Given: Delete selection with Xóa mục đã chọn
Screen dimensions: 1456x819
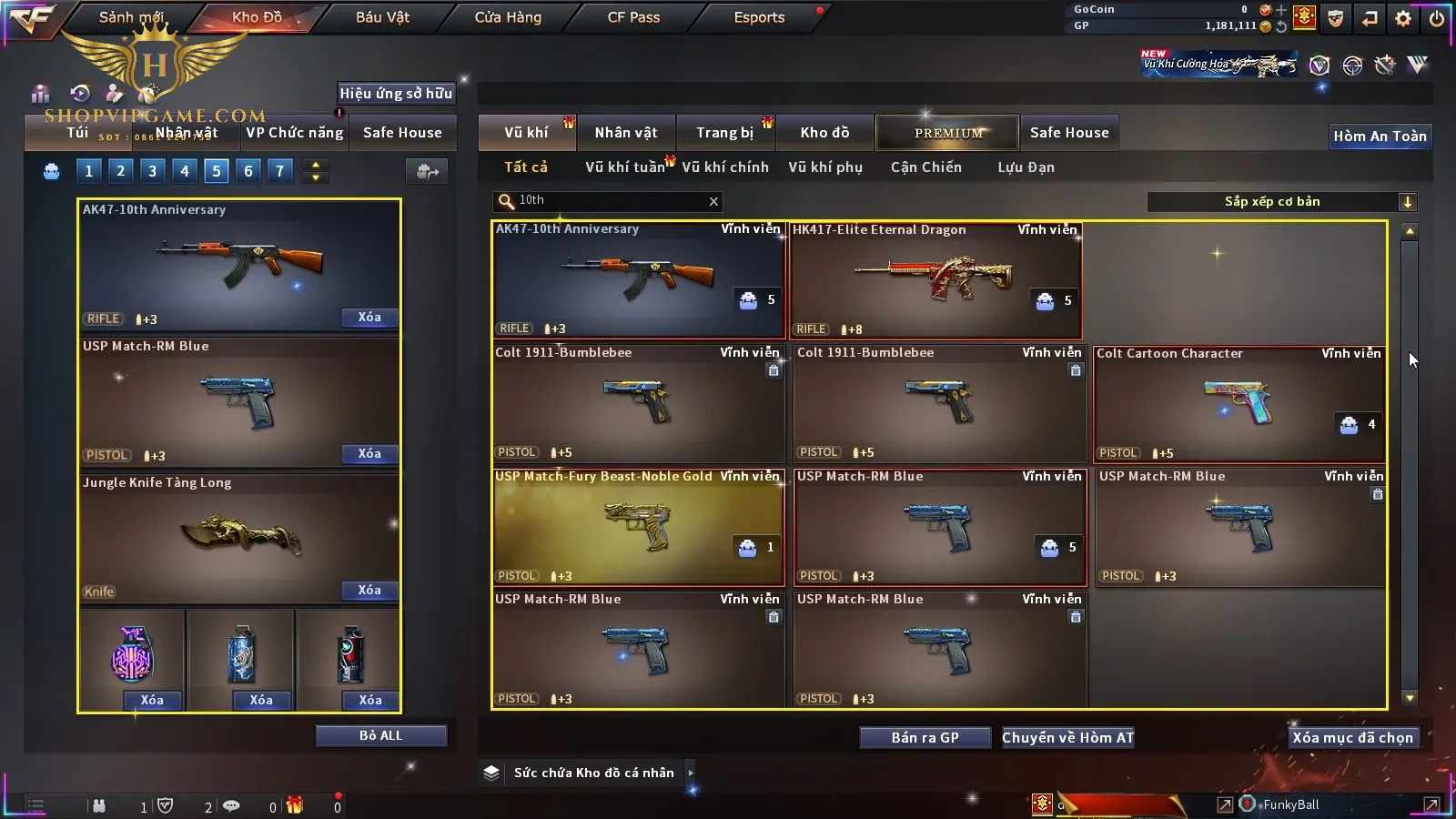Looking at the screenshot, I should click(1352, 738).
